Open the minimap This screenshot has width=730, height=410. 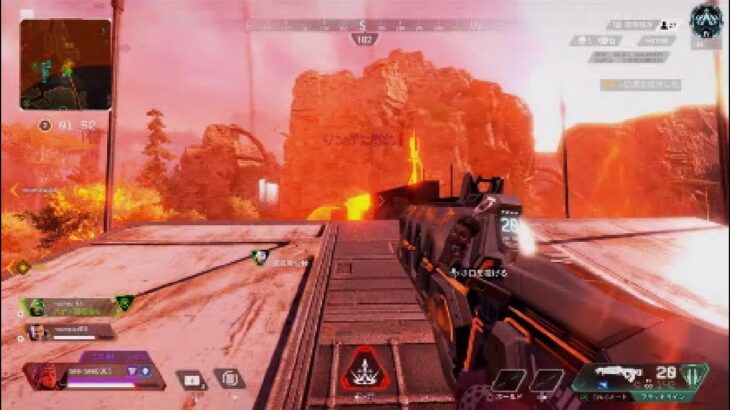[x=65, y=65]
